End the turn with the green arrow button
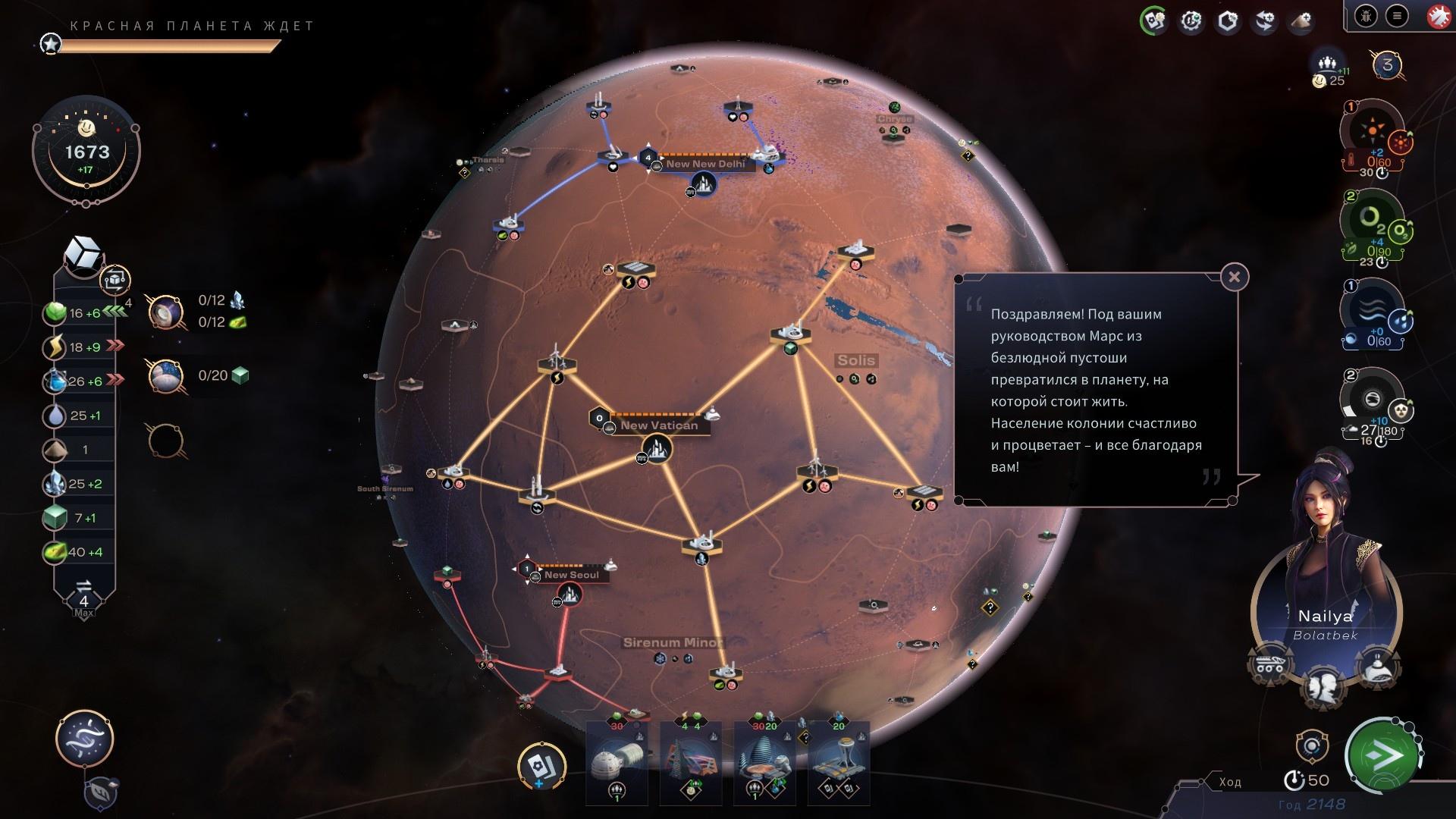The height and width of the screenshot is (819, 1456). (1384, 755)
